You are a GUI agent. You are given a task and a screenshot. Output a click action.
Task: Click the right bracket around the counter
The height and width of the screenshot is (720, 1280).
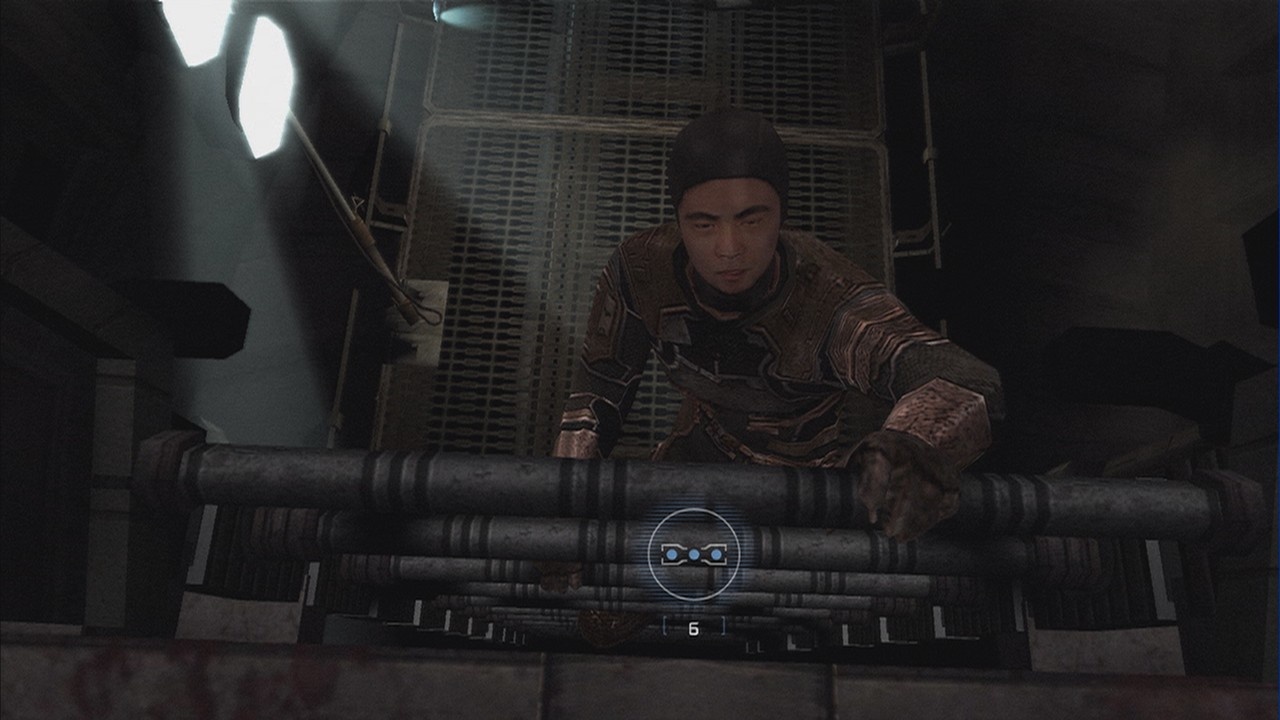point(723,628)
